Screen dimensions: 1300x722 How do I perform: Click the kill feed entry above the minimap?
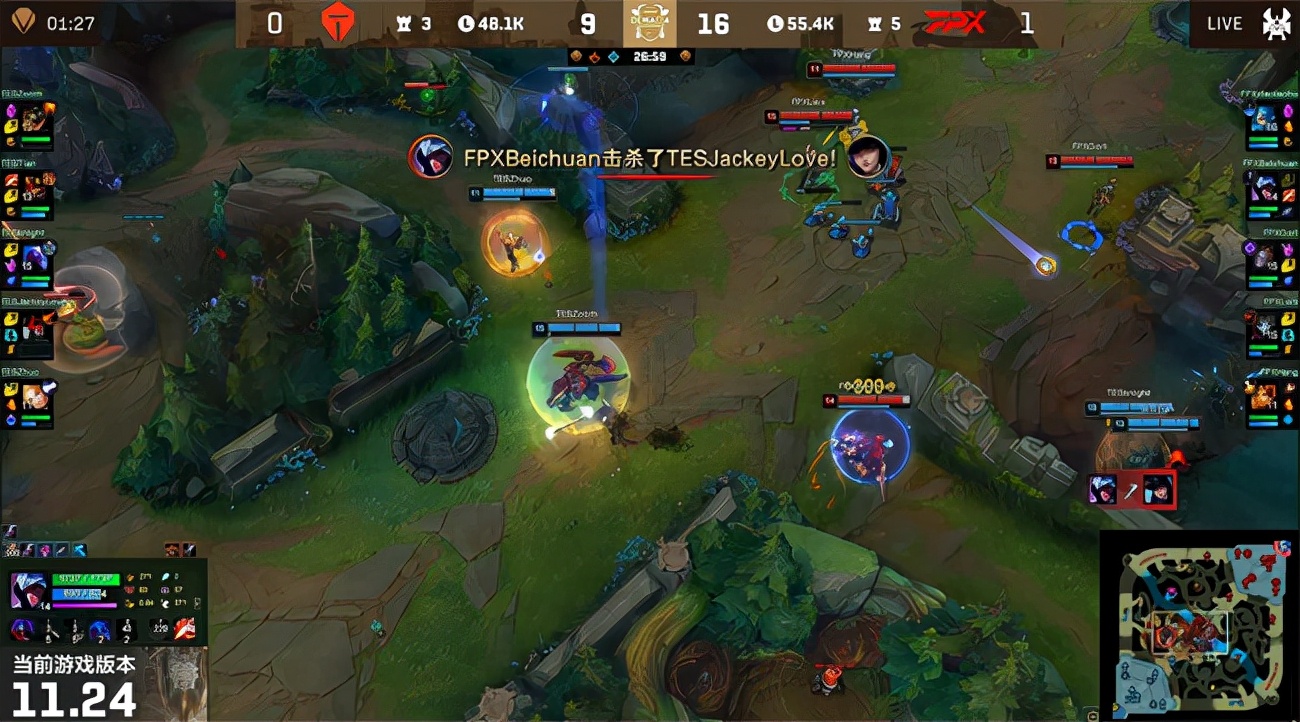pos(1131,489)
